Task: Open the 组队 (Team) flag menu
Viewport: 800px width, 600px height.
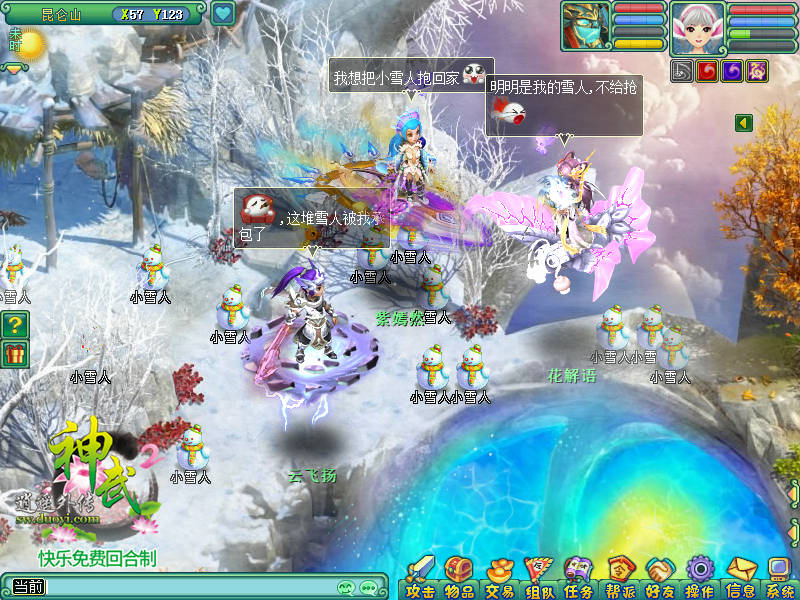Action: click(x=540, y=577)
